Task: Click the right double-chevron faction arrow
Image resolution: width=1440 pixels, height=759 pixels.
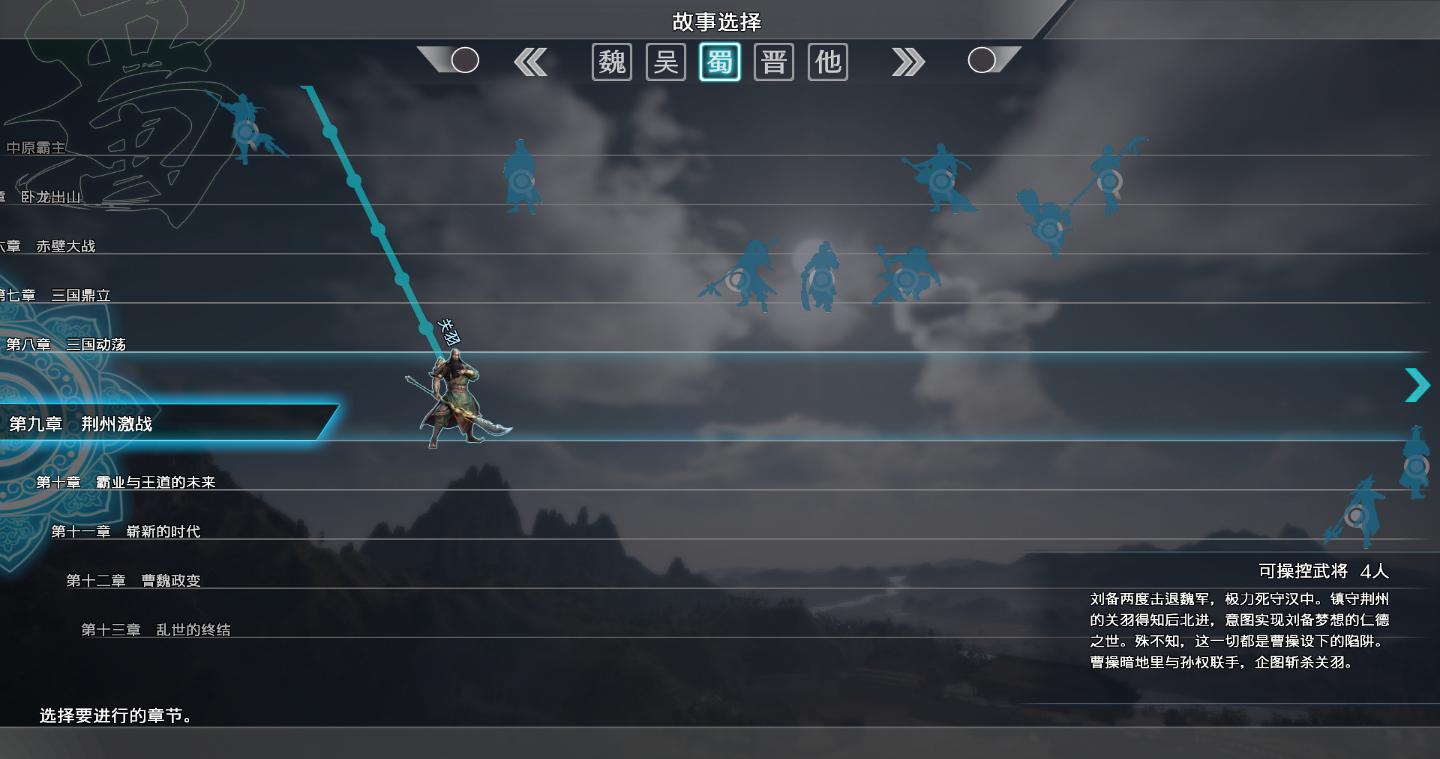Action: pyautogui.click(x=908, y=62)
